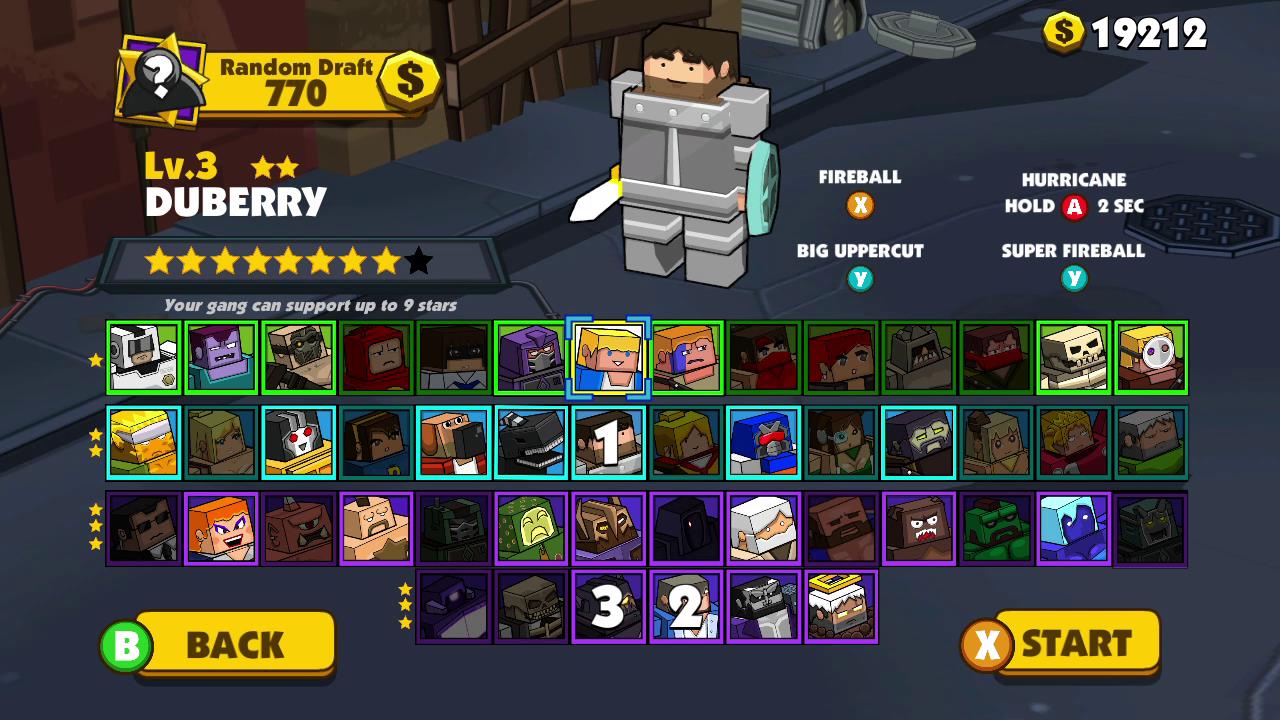Screen dimensions: 1280x720
Task: Pick the purple-faced vampire character portrait
Action: [x=221, y=358]
